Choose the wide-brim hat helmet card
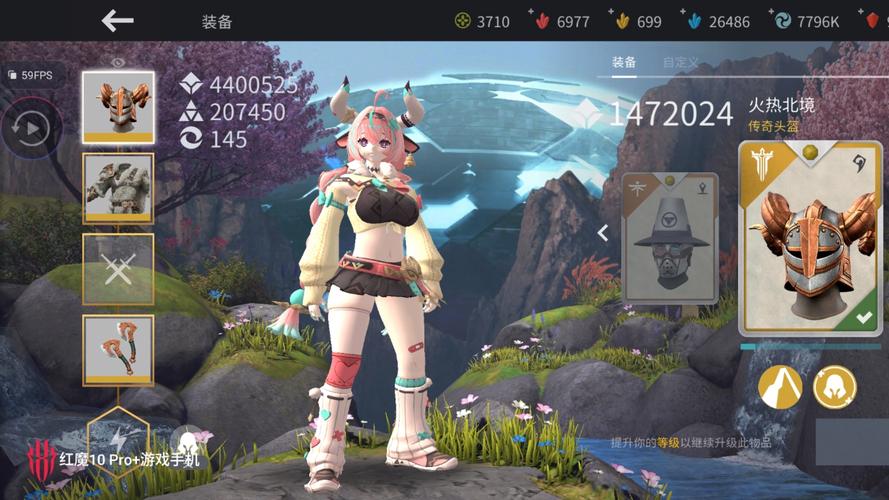Viewport: 889px width, 500px height. (x=670, y=238)
